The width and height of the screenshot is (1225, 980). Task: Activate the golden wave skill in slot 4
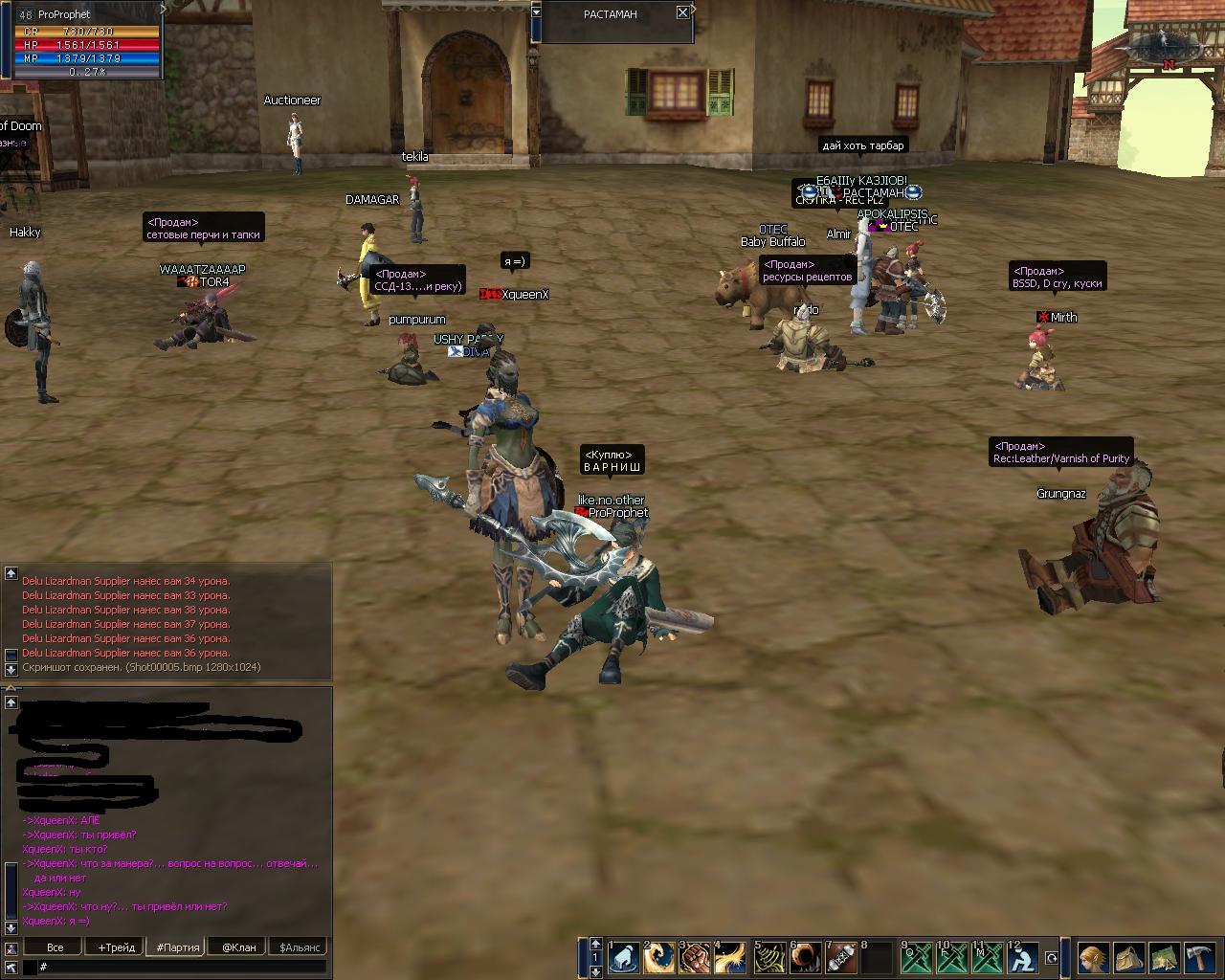point(731,957)
